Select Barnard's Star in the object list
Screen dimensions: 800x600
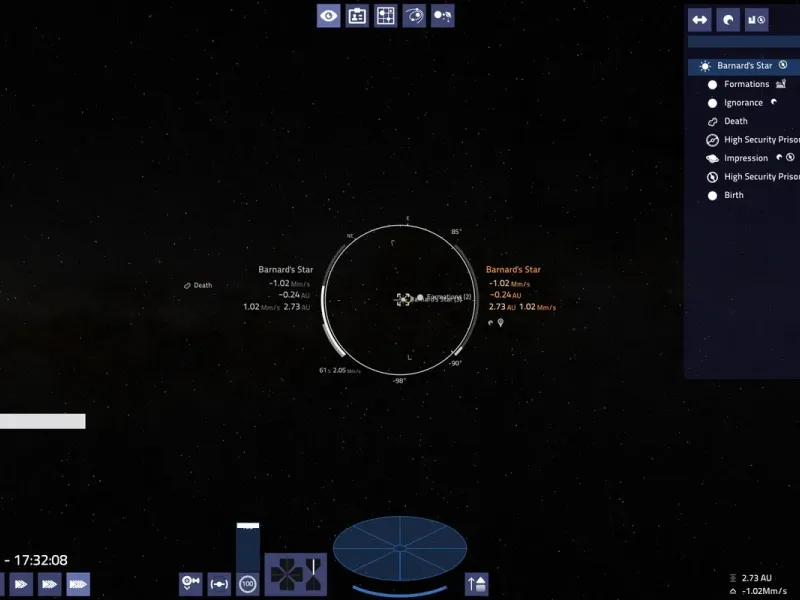click(744, 66)
